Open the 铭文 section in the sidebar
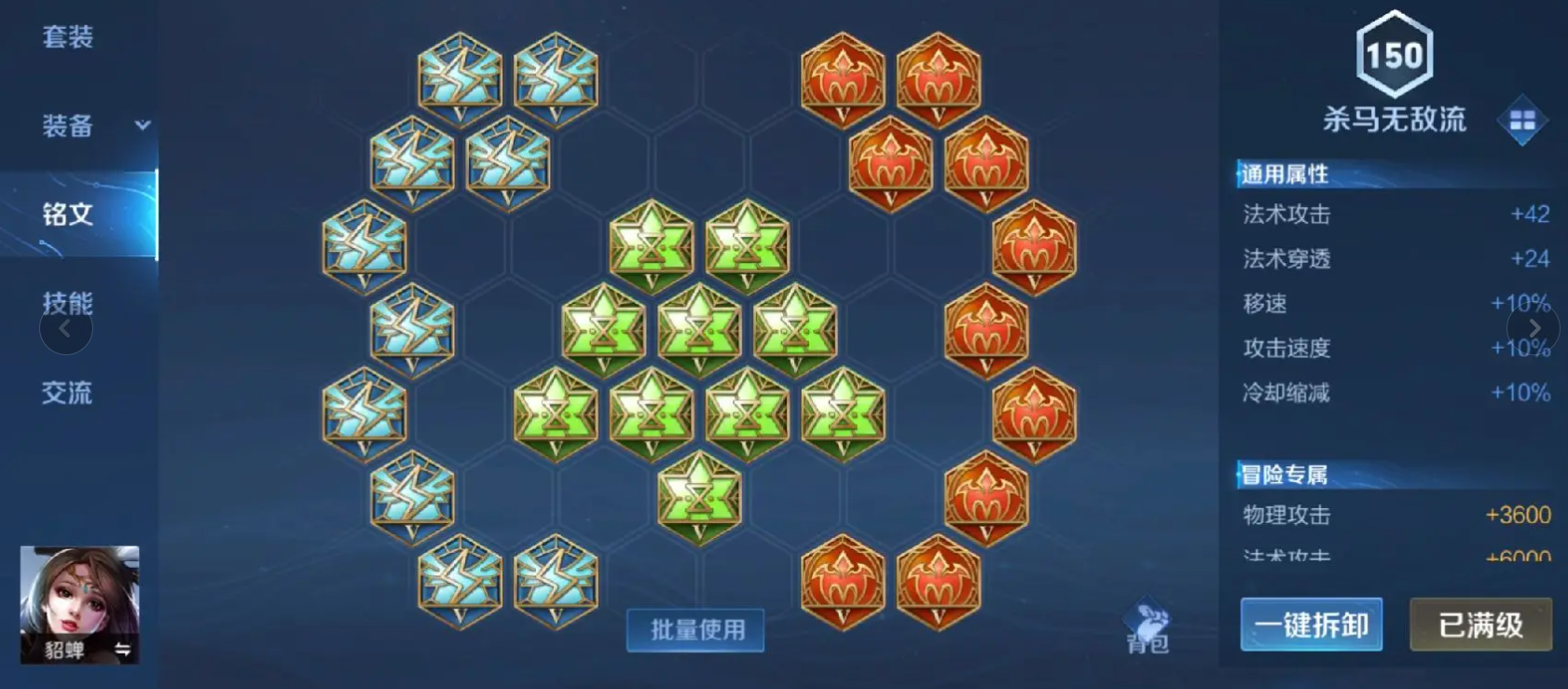The height and width of the screenshot is (689, 1568). coord(68,214)
